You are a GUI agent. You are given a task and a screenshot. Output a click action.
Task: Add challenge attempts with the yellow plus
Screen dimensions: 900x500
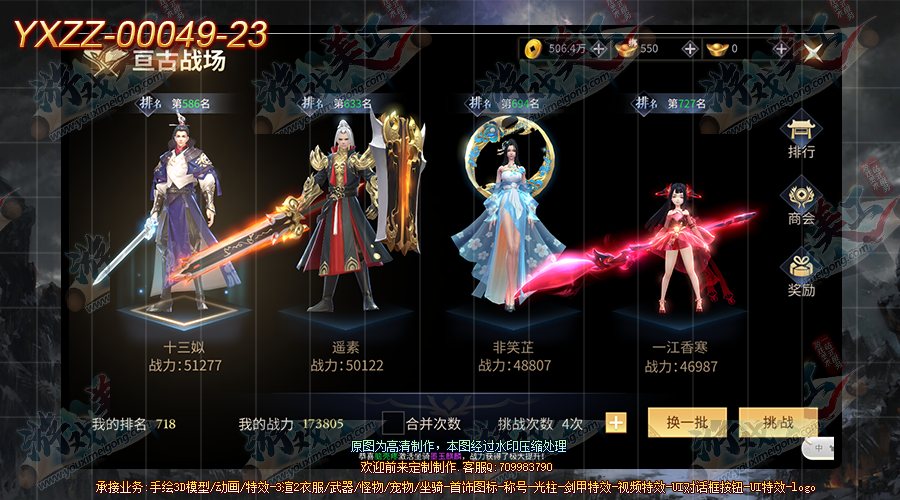click(616, 423)
